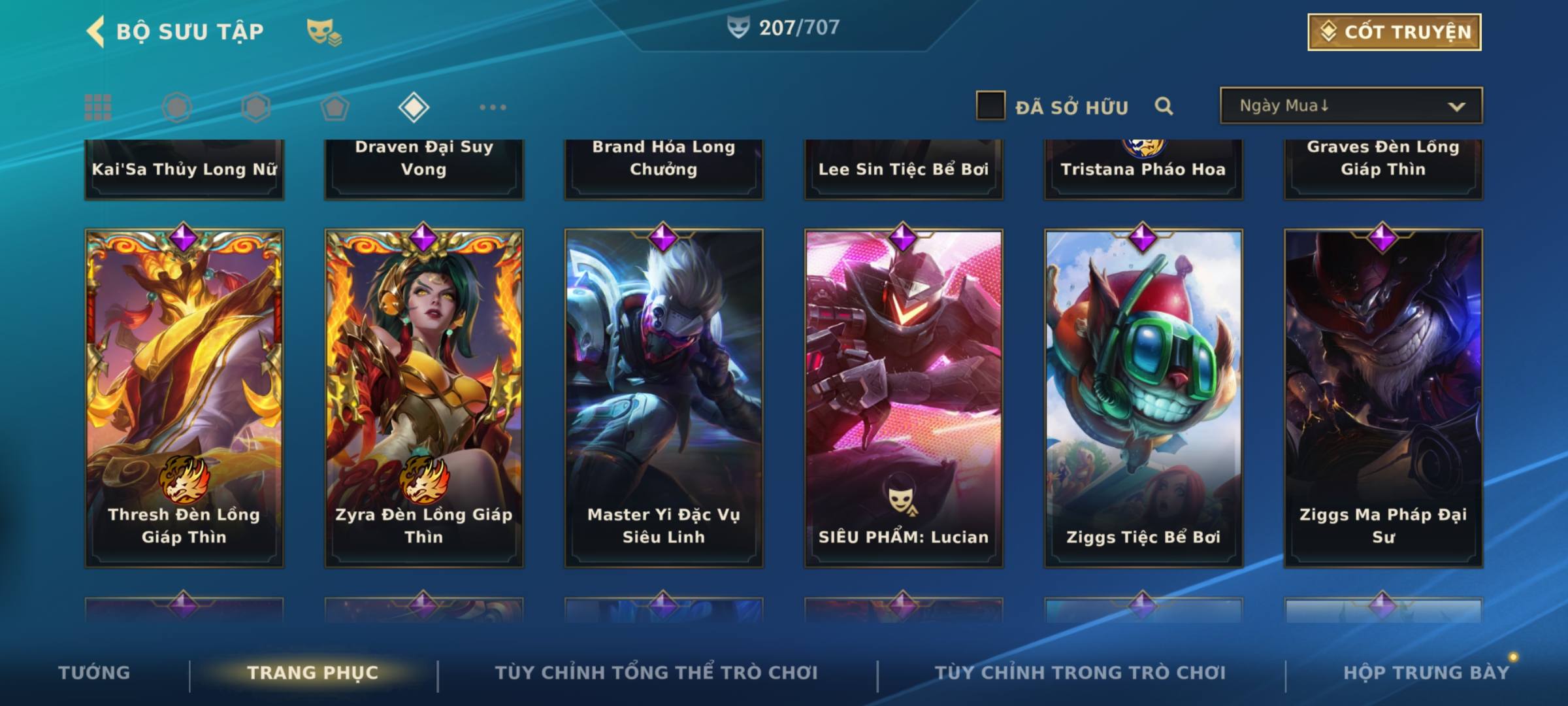The width and height of the screenshot is (1568, 706).
Task: Click the golden mask and coins icon
Action: 323,32
